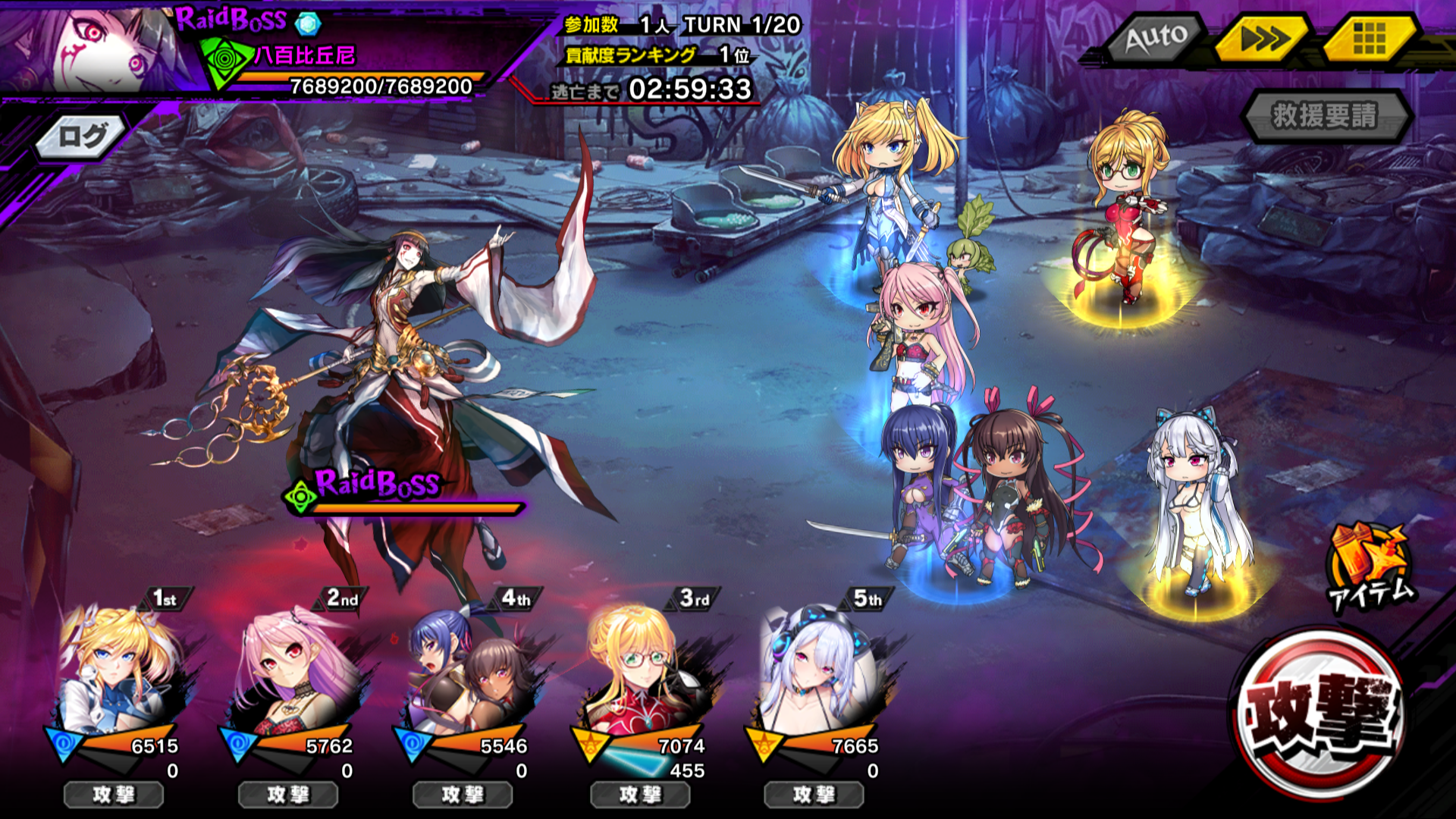Hit the large red attack (攻撃) button
Screen dimensions: 1456x819
coord(1320,714)
